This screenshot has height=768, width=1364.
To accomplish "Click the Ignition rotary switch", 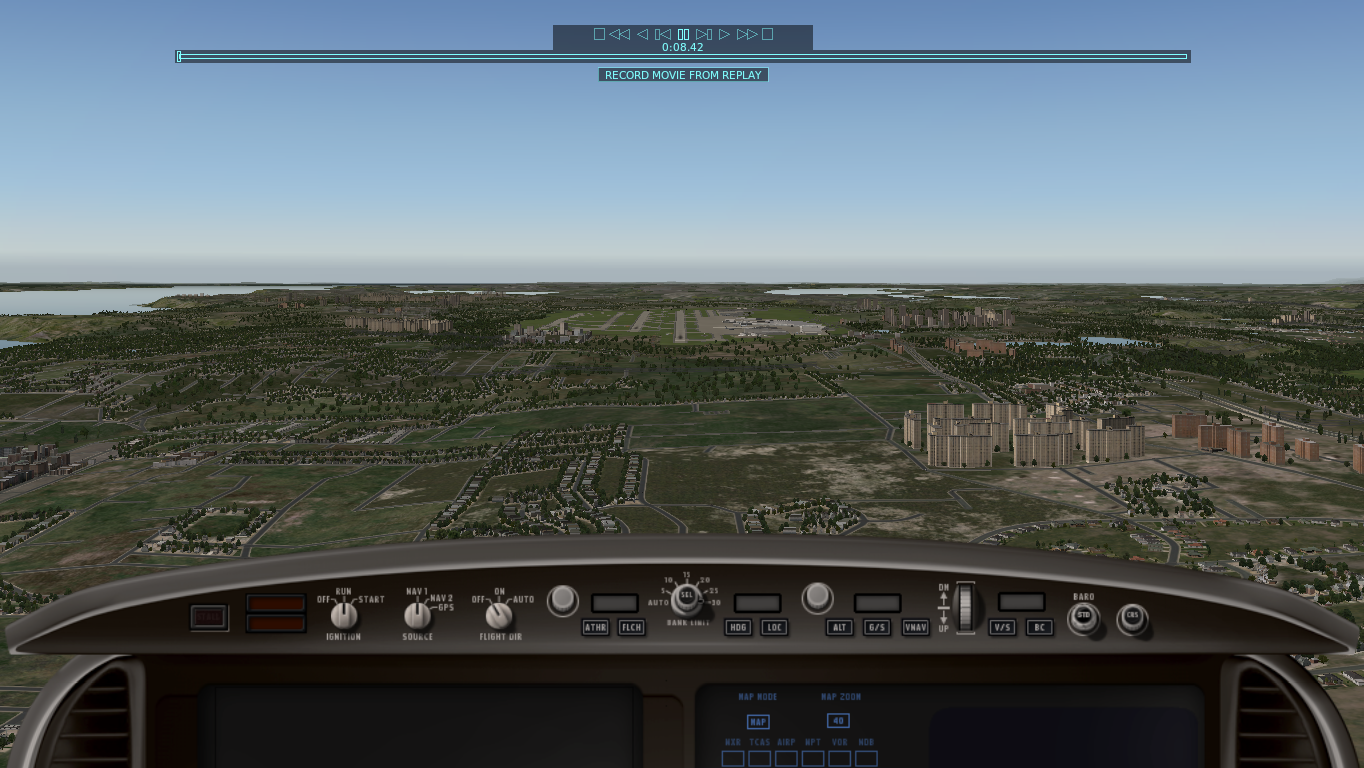I will 343,614.
